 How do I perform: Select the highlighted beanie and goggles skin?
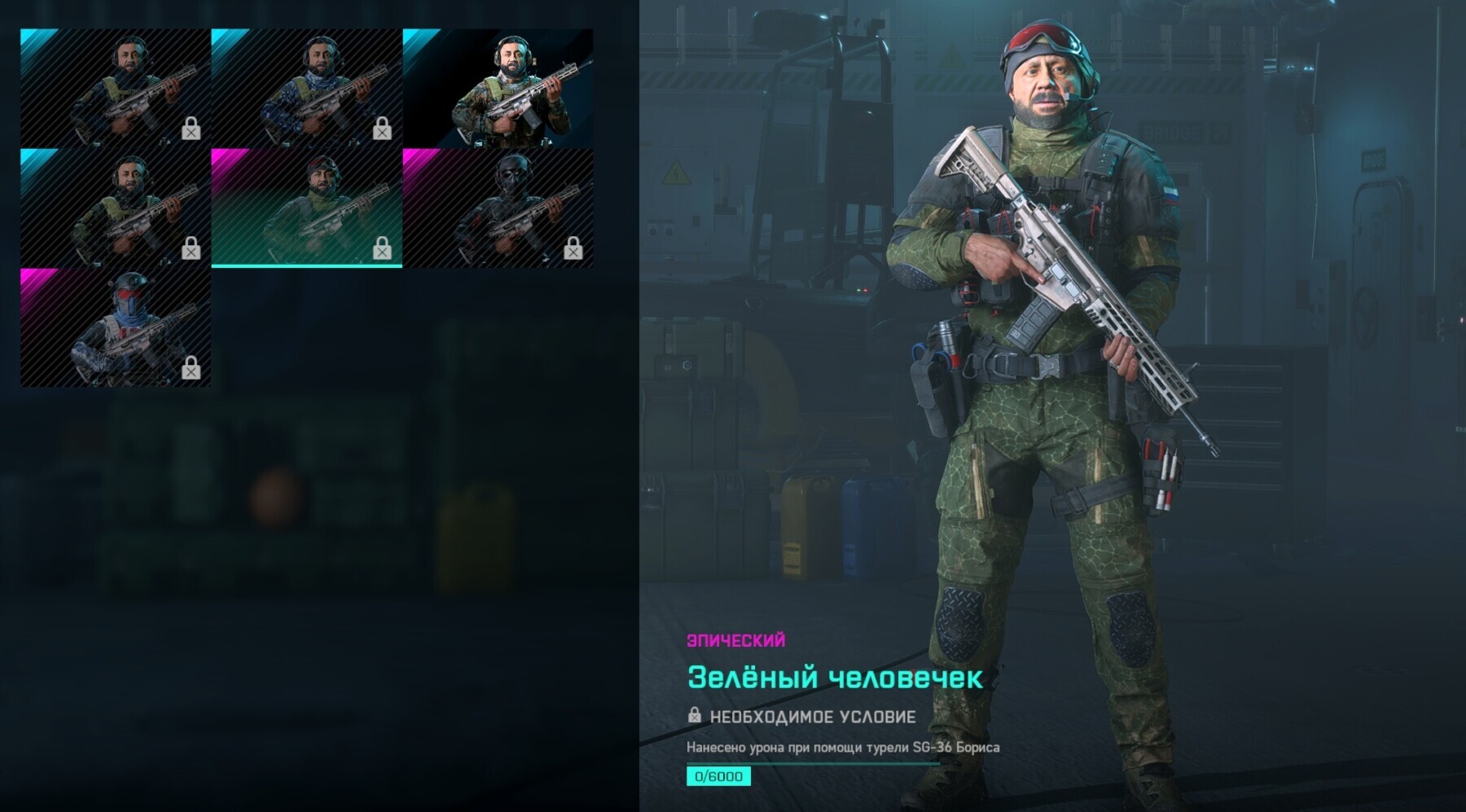click(x=306, y=208)
